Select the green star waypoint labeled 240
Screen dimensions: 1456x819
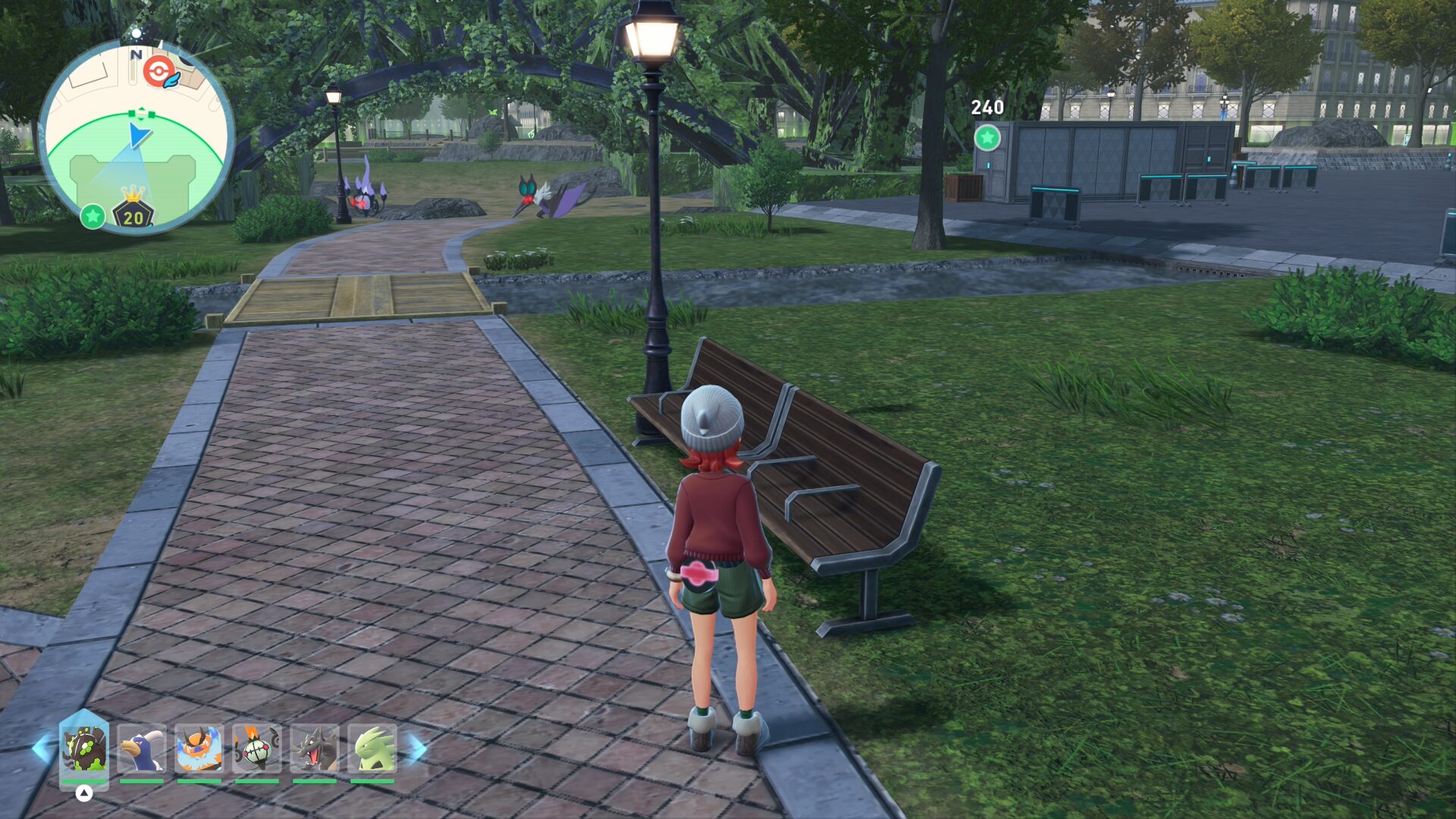coord(987,138)
